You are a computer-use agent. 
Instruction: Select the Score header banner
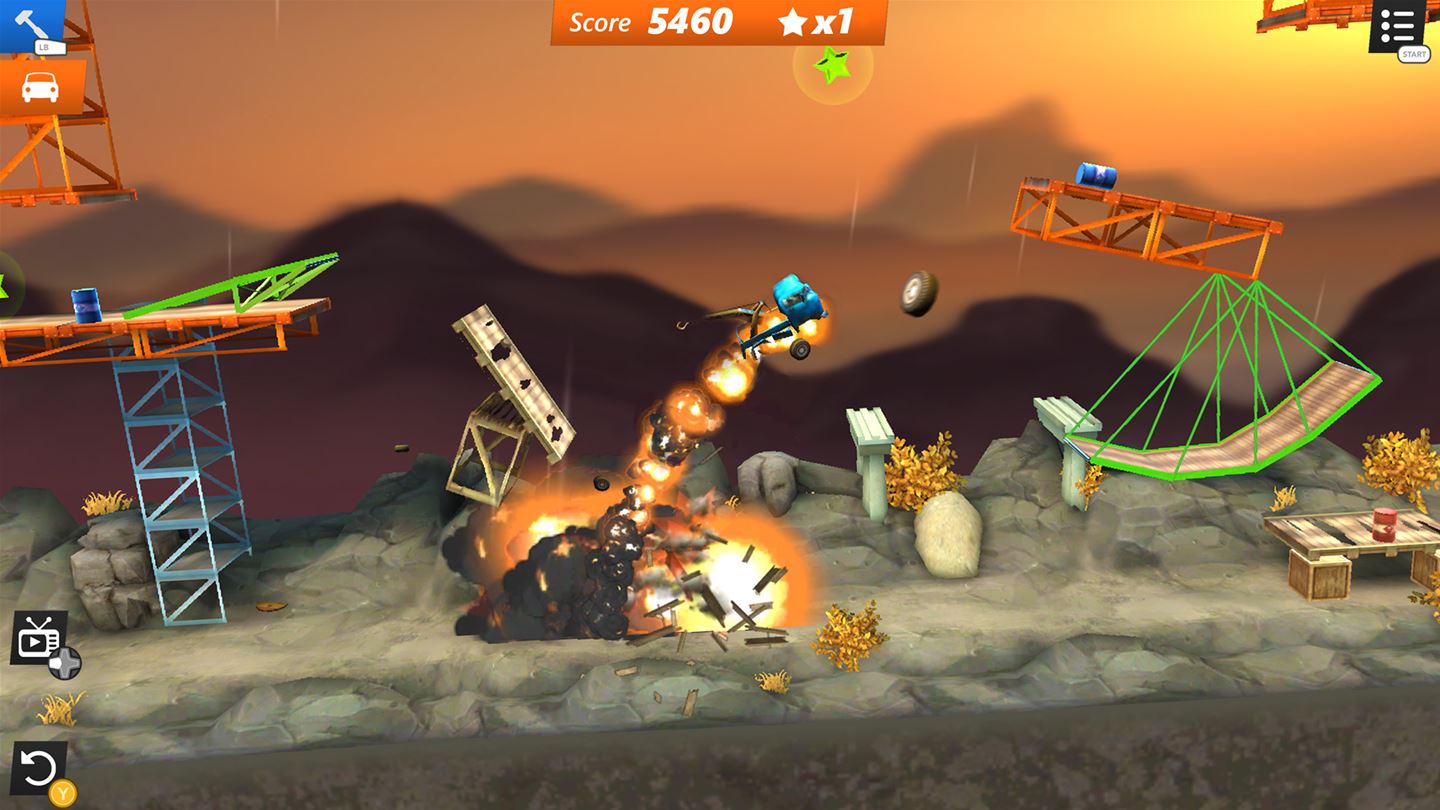pos(598,21)
